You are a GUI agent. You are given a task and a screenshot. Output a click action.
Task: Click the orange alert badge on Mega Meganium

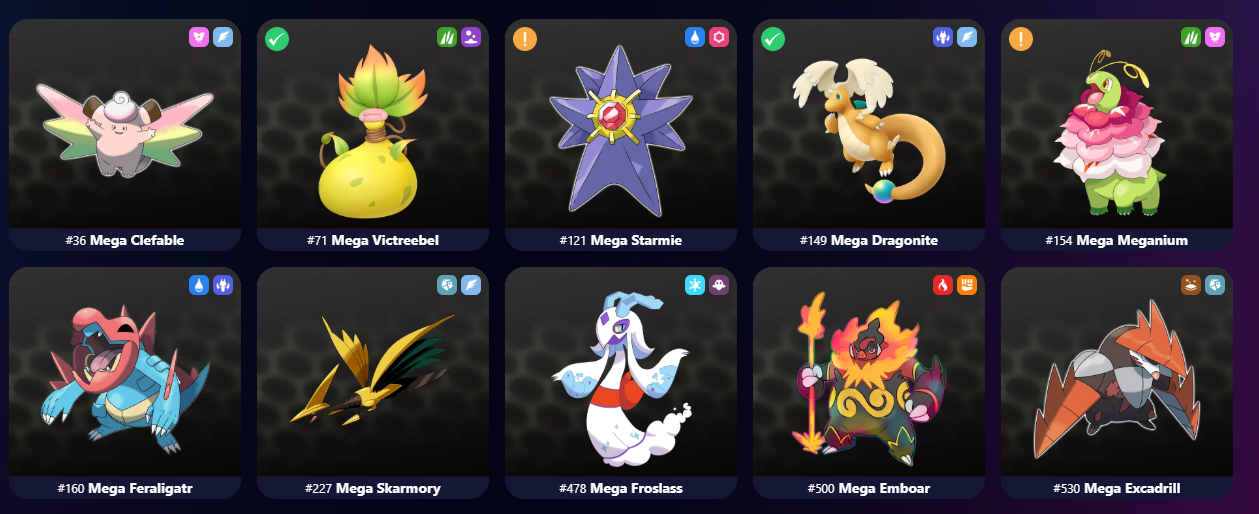click(1021, 39)
